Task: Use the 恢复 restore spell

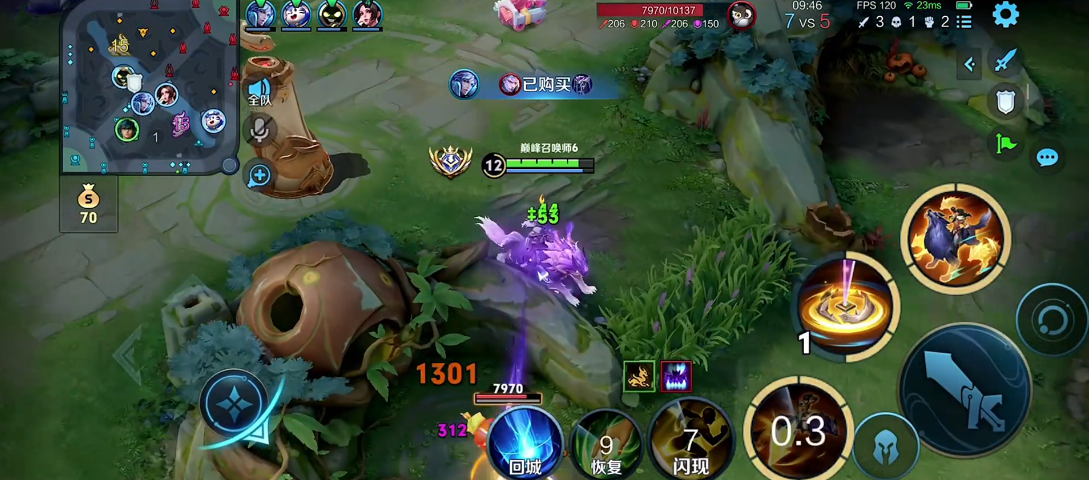Action: (x=607, y=444)
